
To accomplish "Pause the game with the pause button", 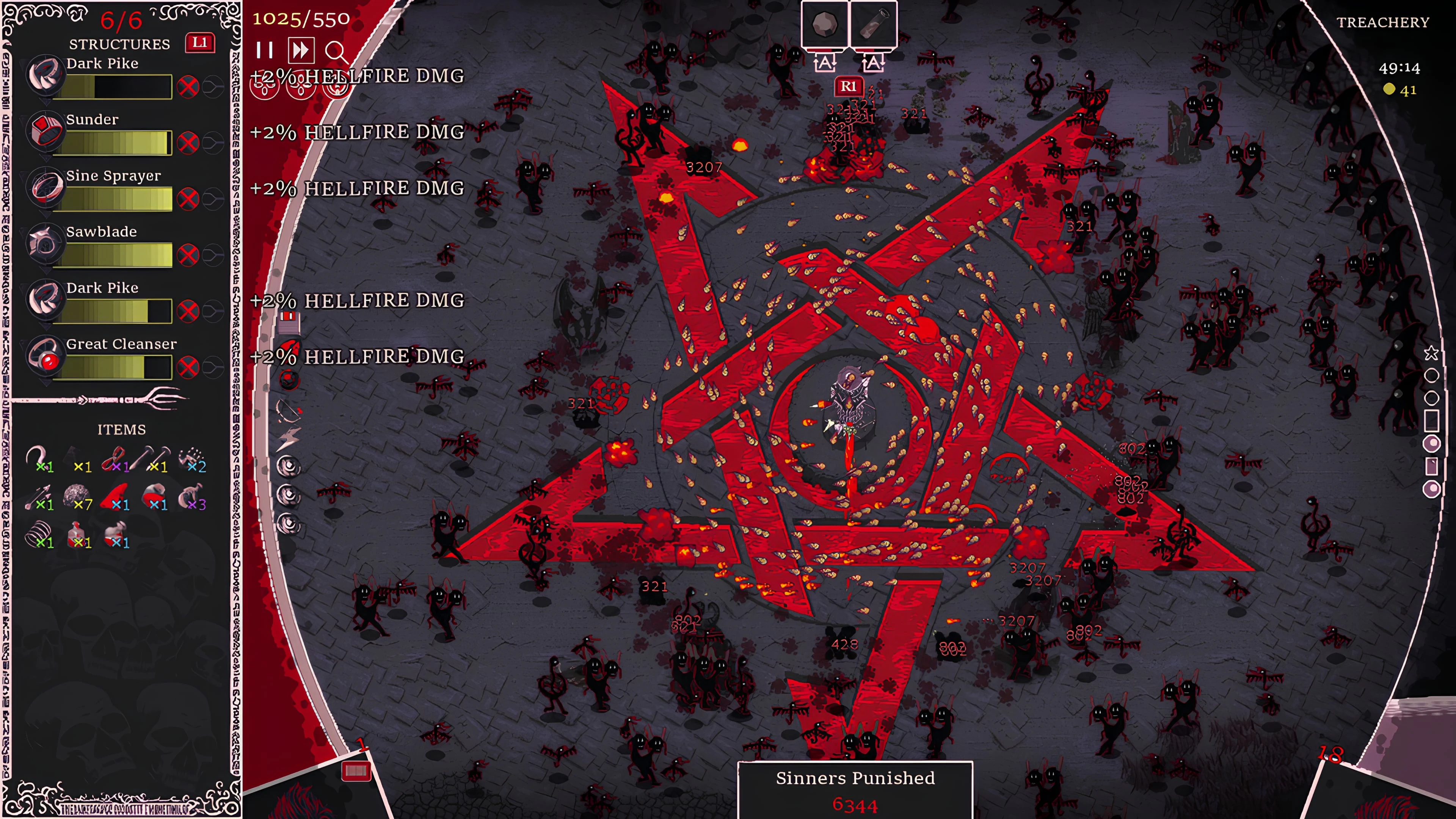I will 264,51.
